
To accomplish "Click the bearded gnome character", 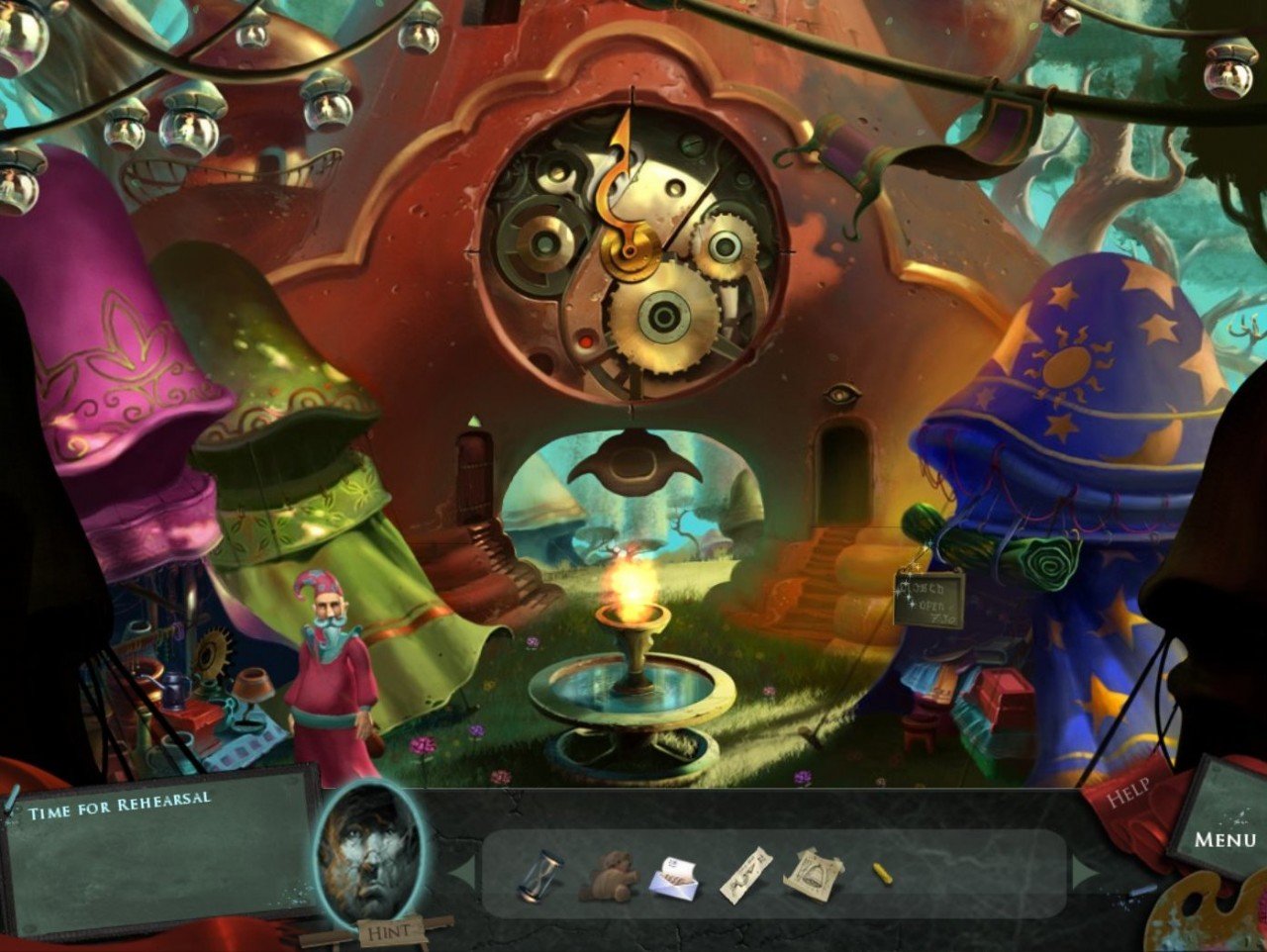I will point(327,653).
